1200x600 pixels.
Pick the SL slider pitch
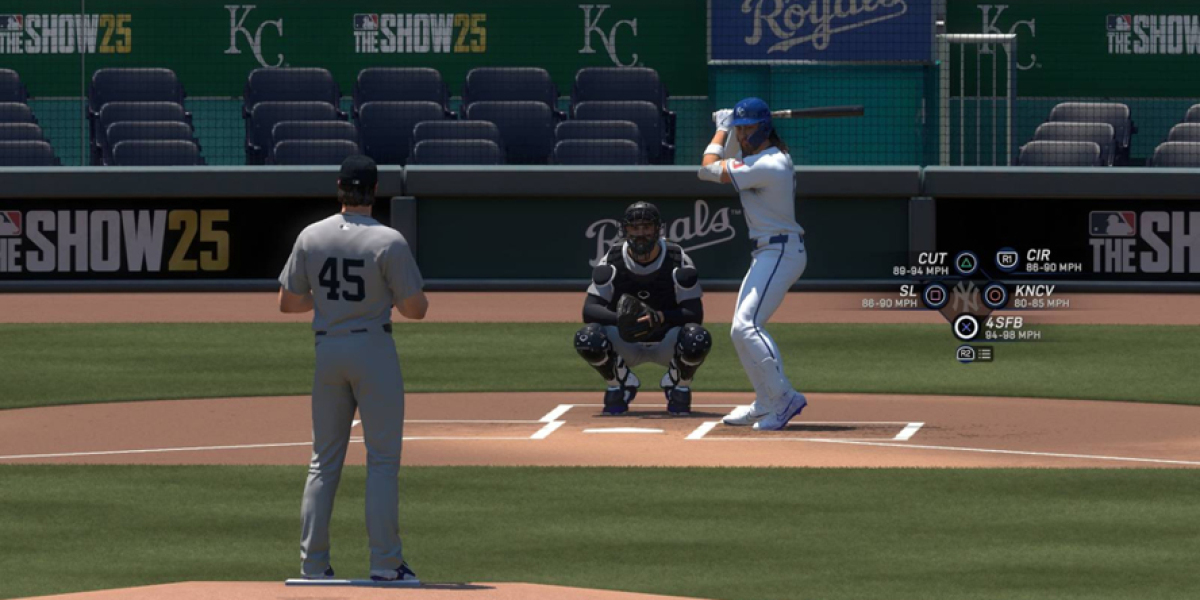pos(935,295)
